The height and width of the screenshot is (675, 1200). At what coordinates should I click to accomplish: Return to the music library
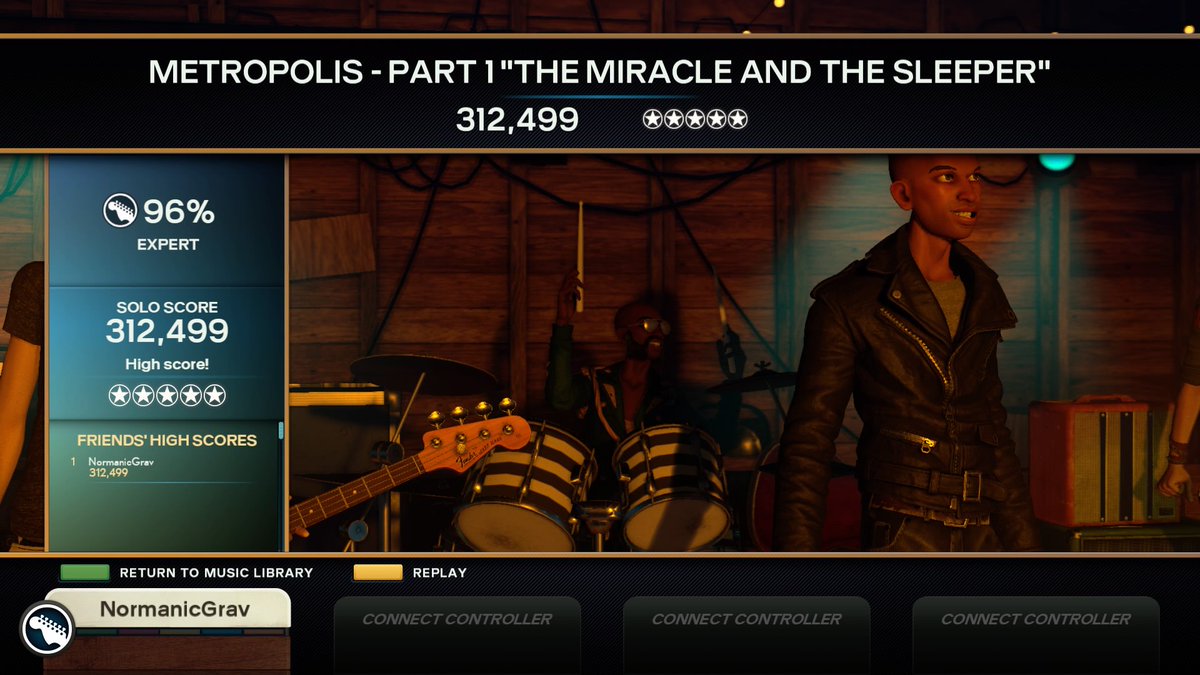pos(186,573)
